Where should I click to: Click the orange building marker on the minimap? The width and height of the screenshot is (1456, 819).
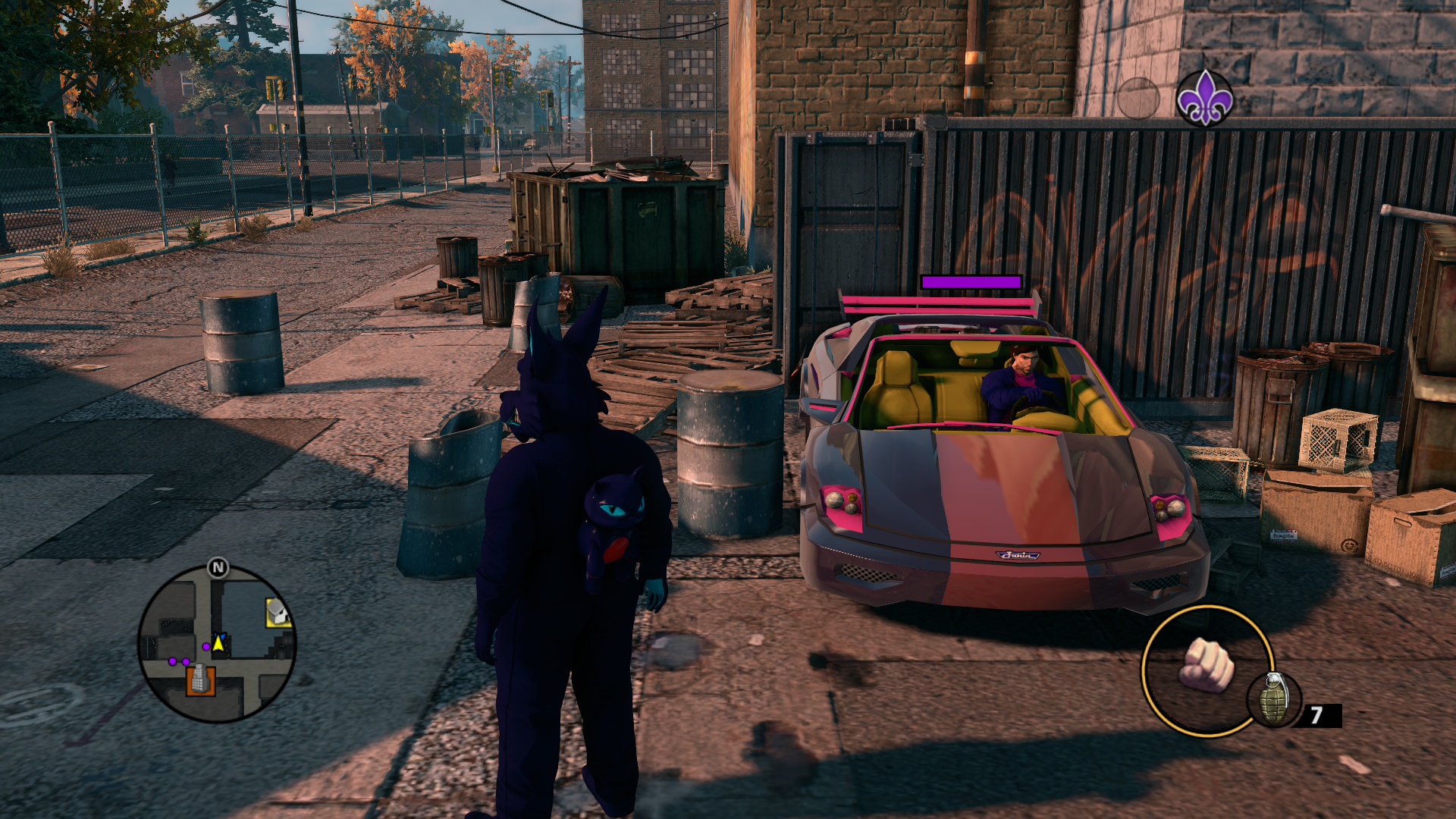(x=200, y=679)
